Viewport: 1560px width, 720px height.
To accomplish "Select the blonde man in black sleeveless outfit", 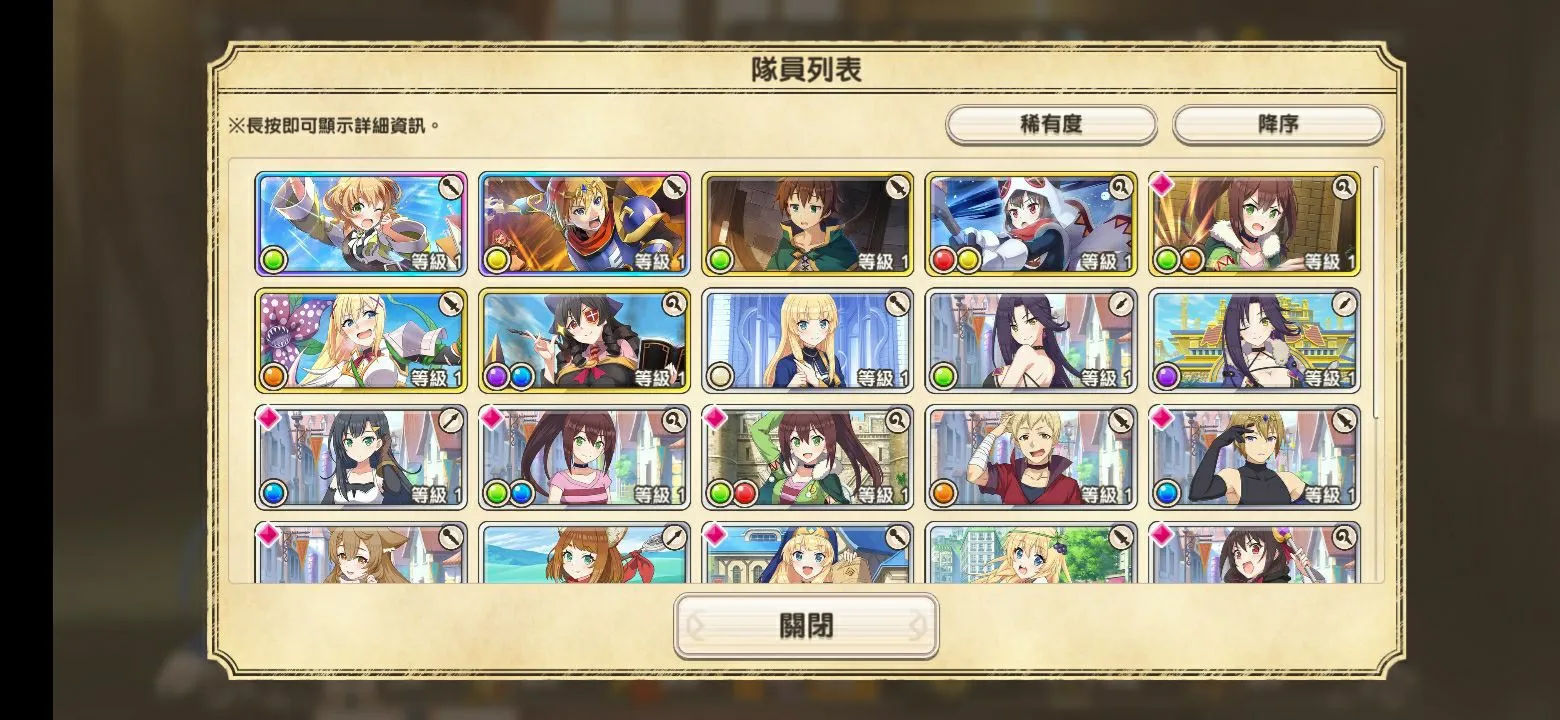I will point(1254,457).
